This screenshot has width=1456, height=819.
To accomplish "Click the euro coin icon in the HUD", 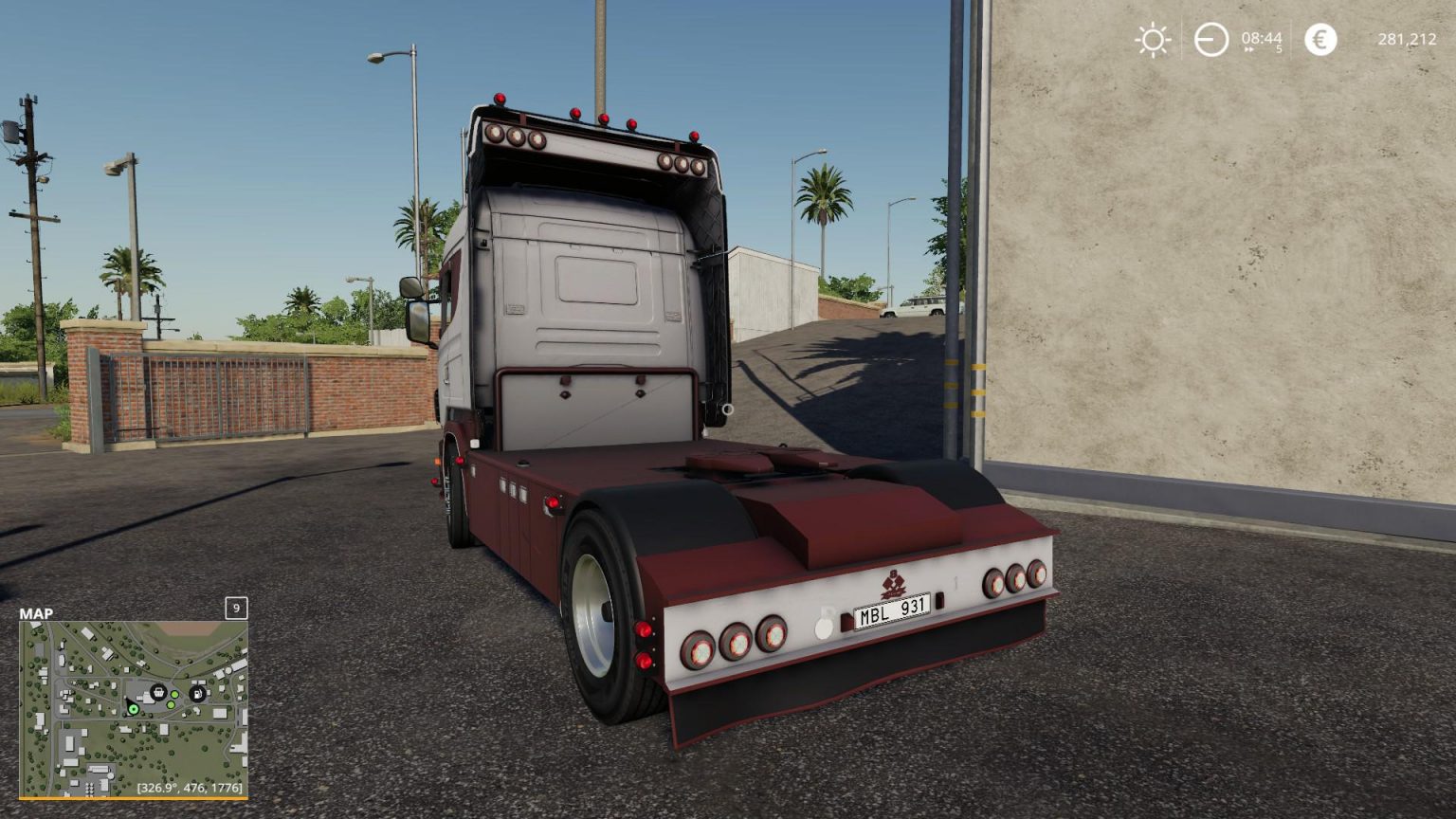I will pos(1319,38).
